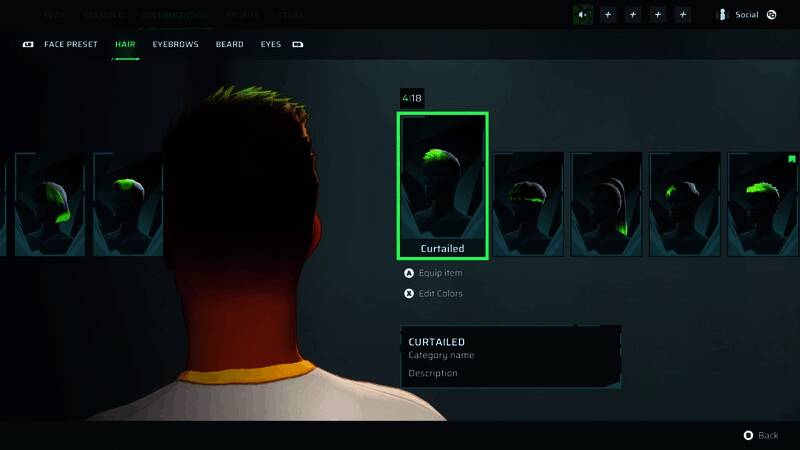Open the Customization section in top navigation

point(174,16)
